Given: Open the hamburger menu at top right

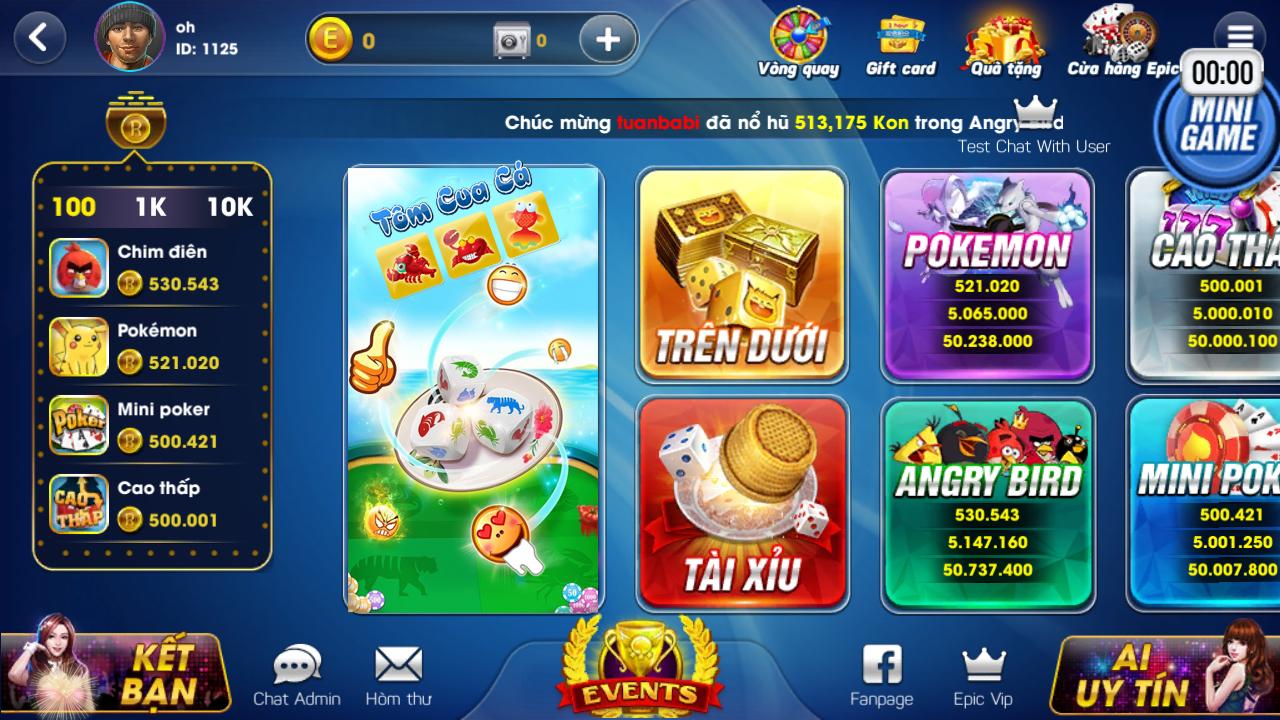Looking at the screenshot, I should tap(1240, 32).
